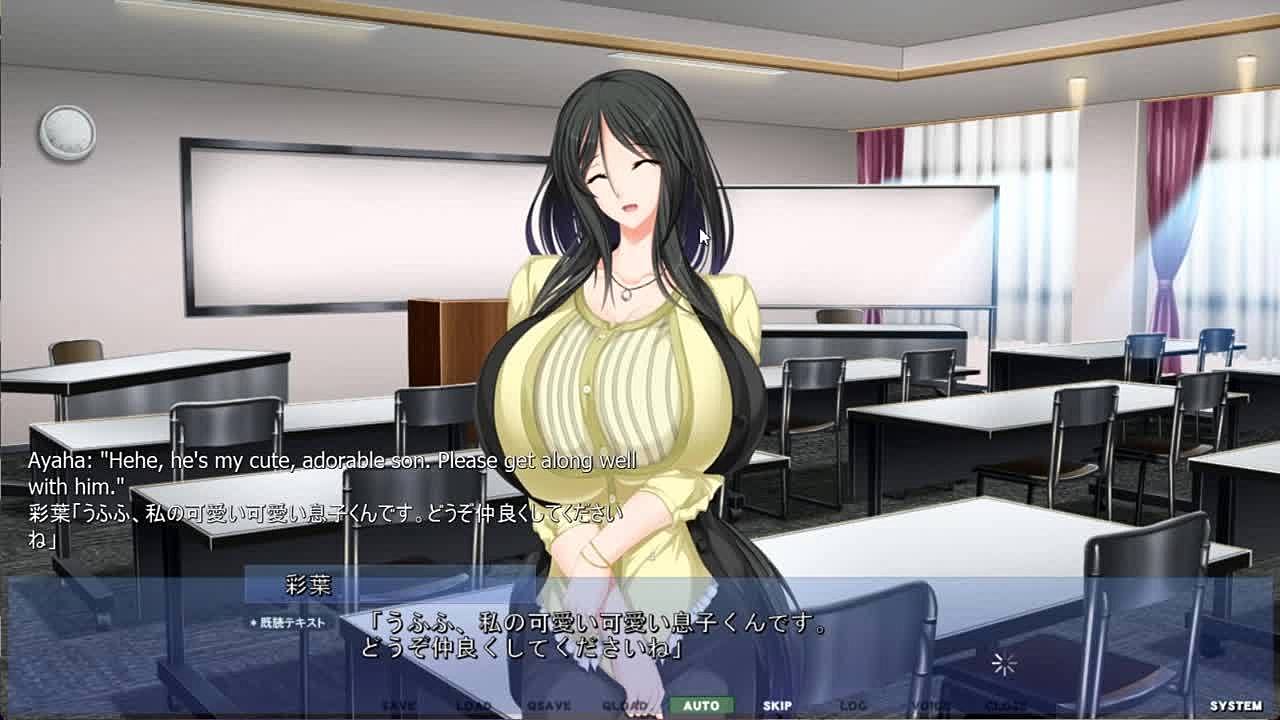Show the dialogue LOG
1280x720 pixels.
853,705
